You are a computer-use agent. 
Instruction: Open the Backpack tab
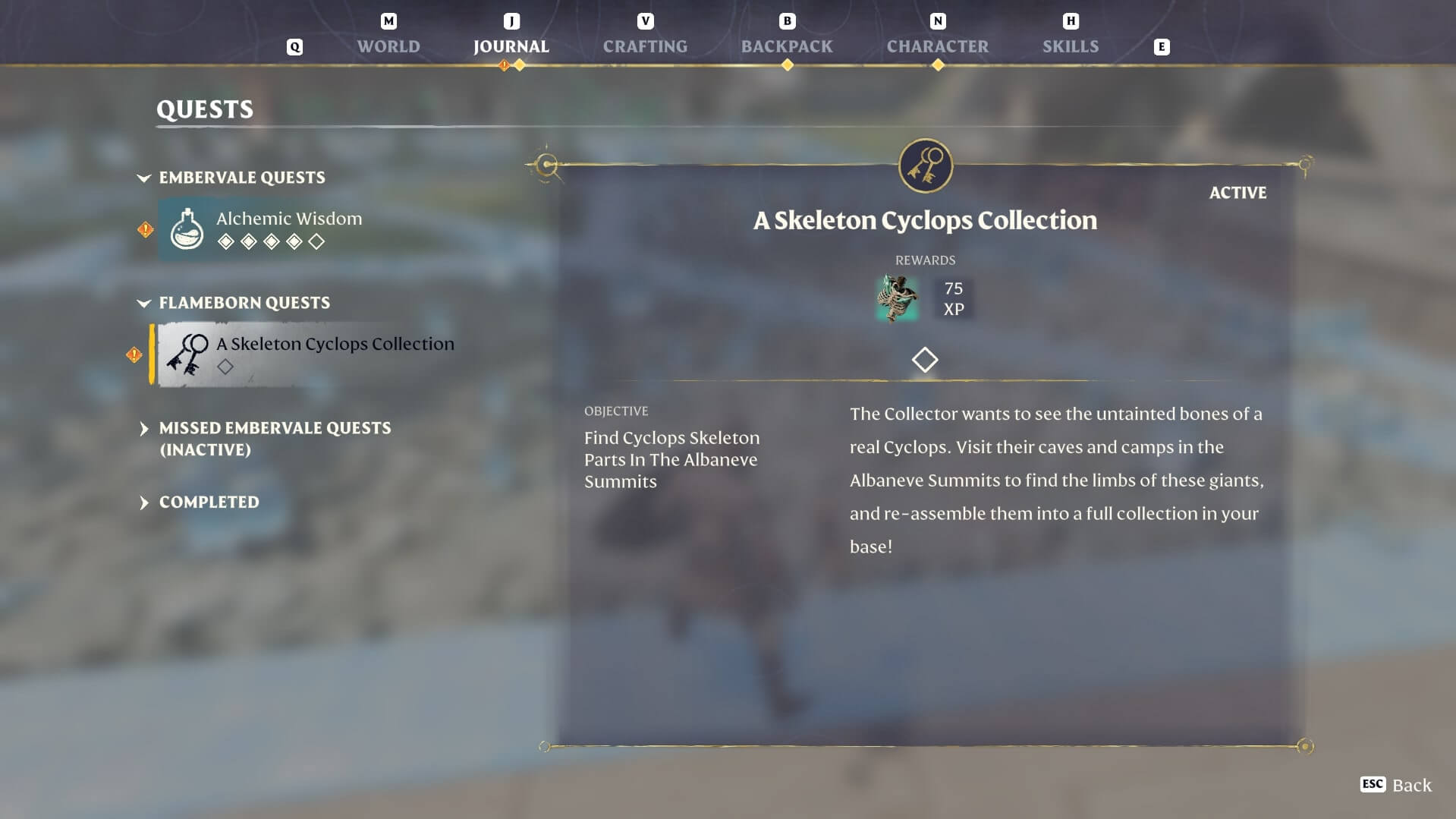coord(787,46)
